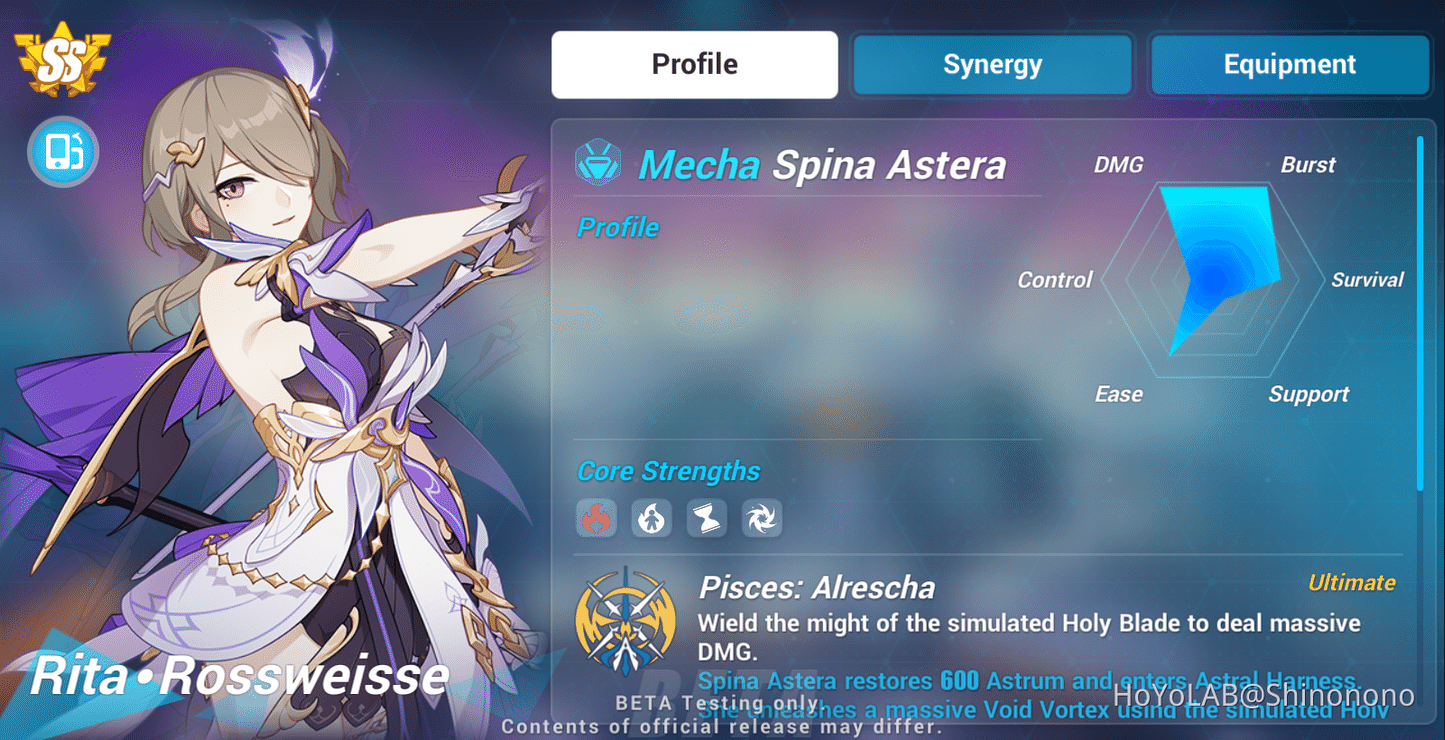Select the vortex core strength icon
The height and width of the screenshot is (740, 1445).
pyautogui.click(x=761, y=518)
